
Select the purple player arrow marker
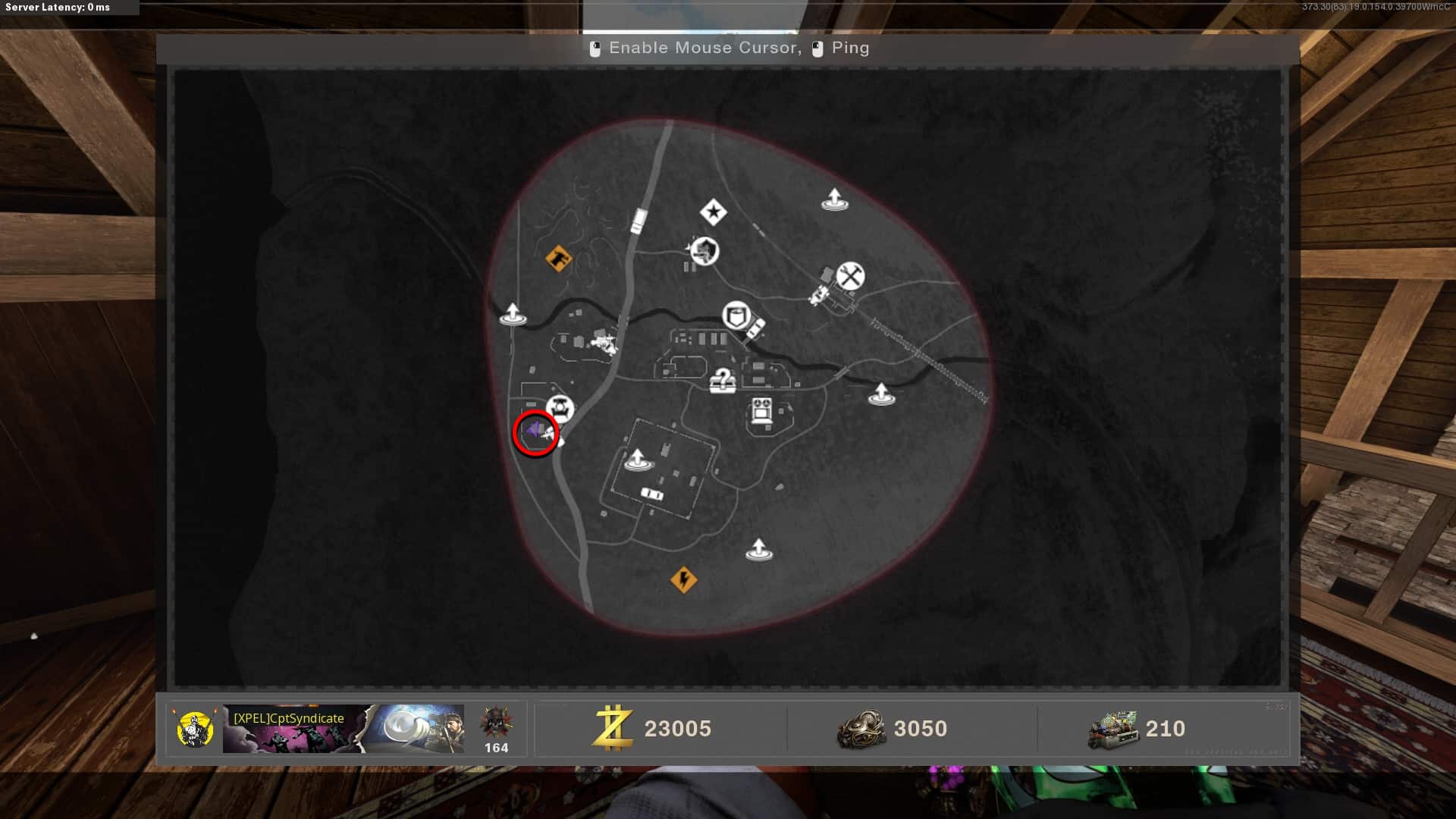pos(534,431)
